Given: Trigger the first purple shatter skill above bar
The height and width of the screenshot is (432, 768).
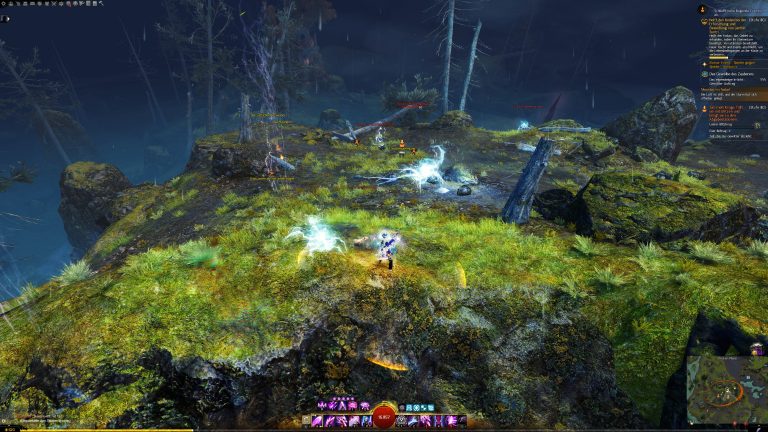Looking at the screenshot, I should 322,406.
